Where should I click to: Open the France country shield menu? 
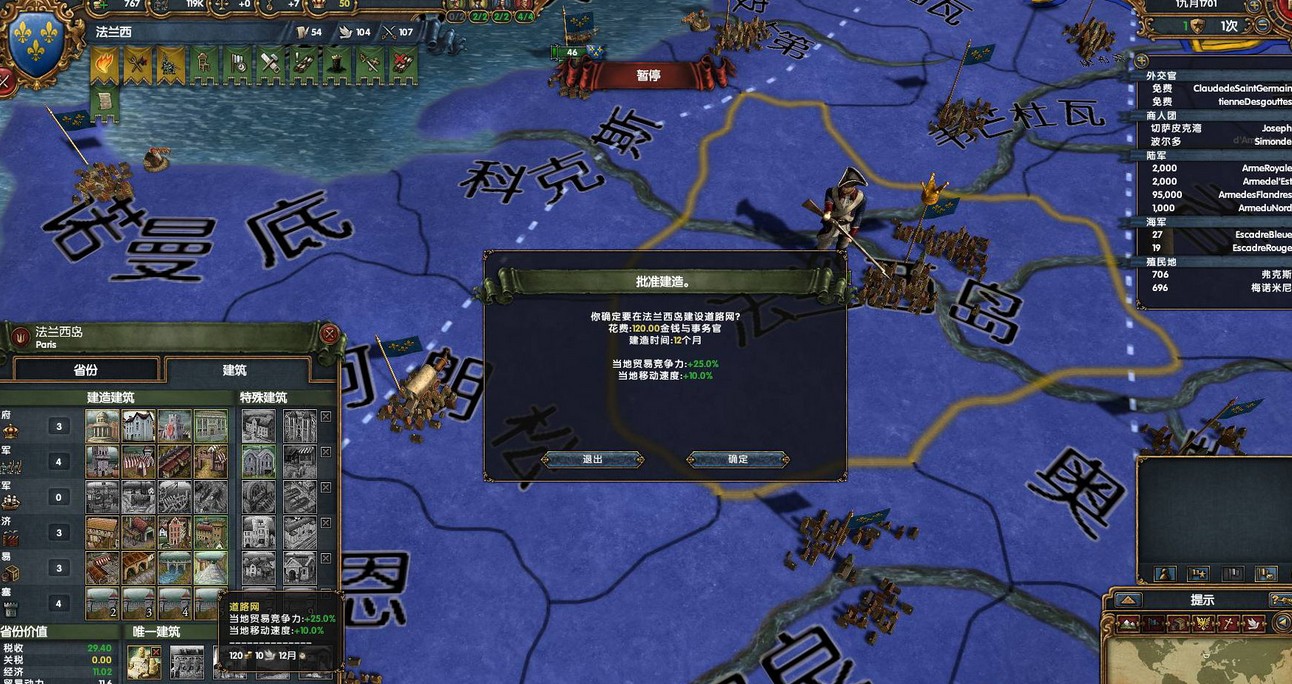36,42
